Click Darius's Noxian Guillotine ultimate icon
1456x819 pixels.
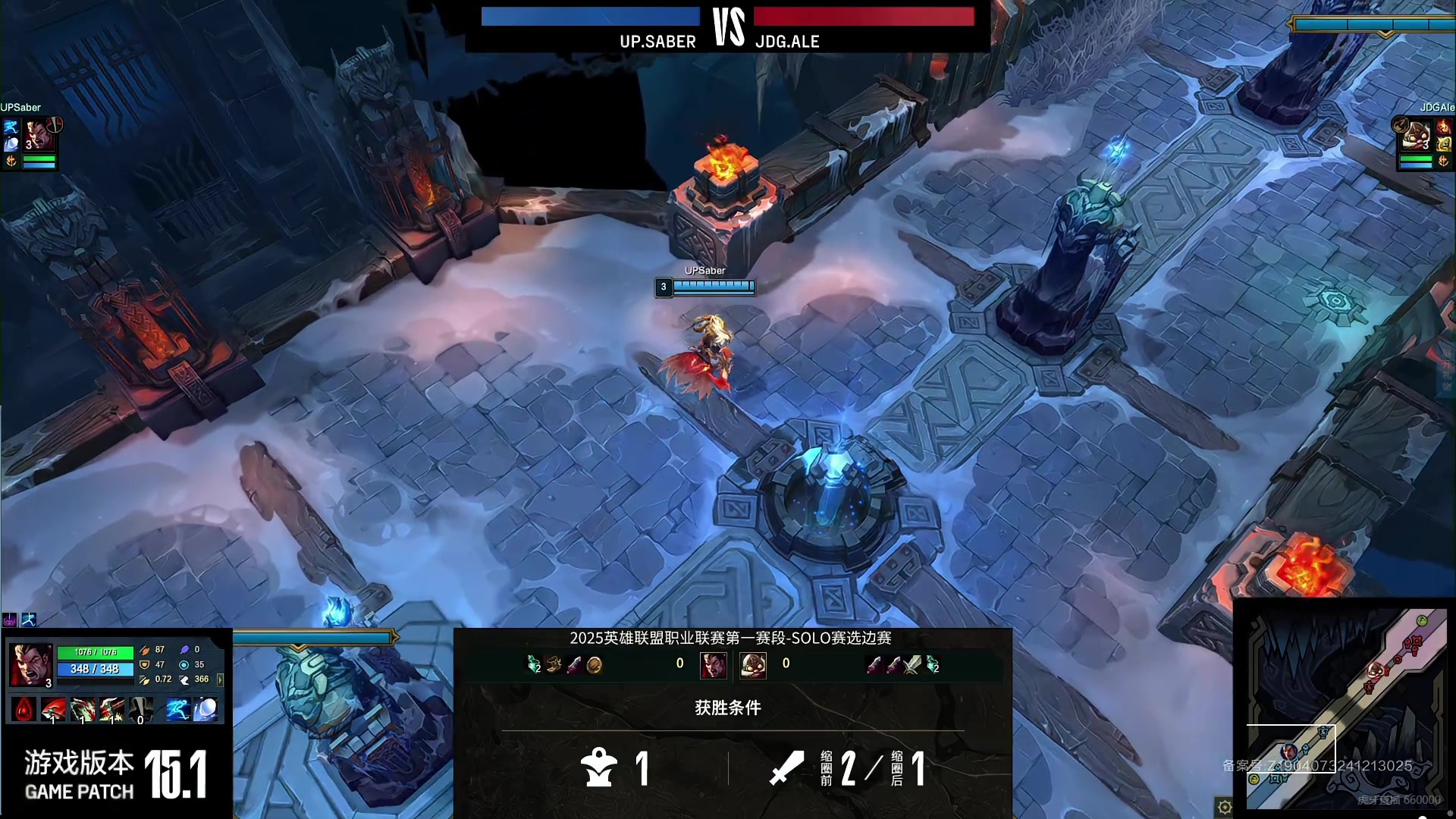click(x=140, y=710)
